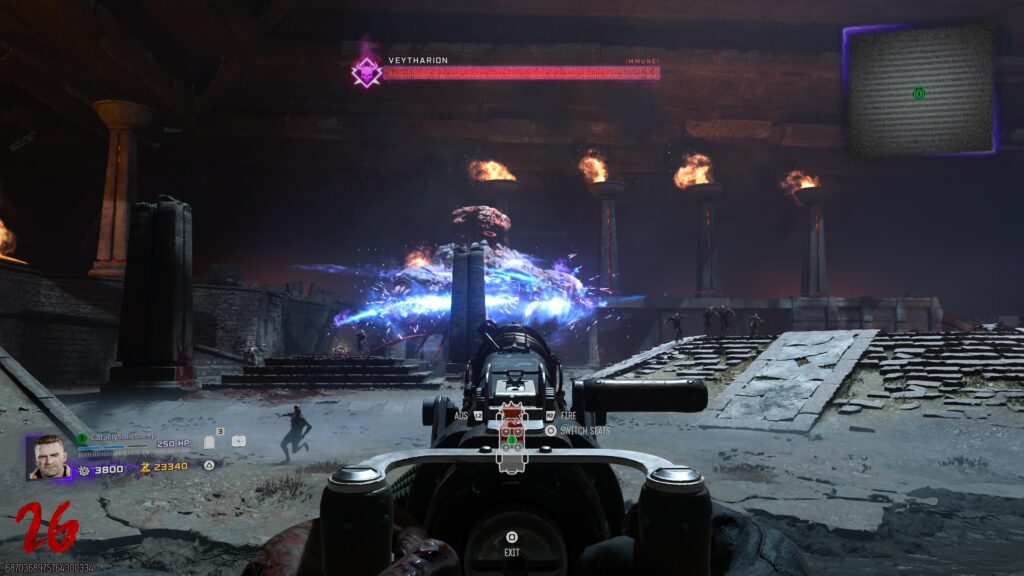Click the salvage gear currency icon
1024x576 pixels.
click(84, 468)
